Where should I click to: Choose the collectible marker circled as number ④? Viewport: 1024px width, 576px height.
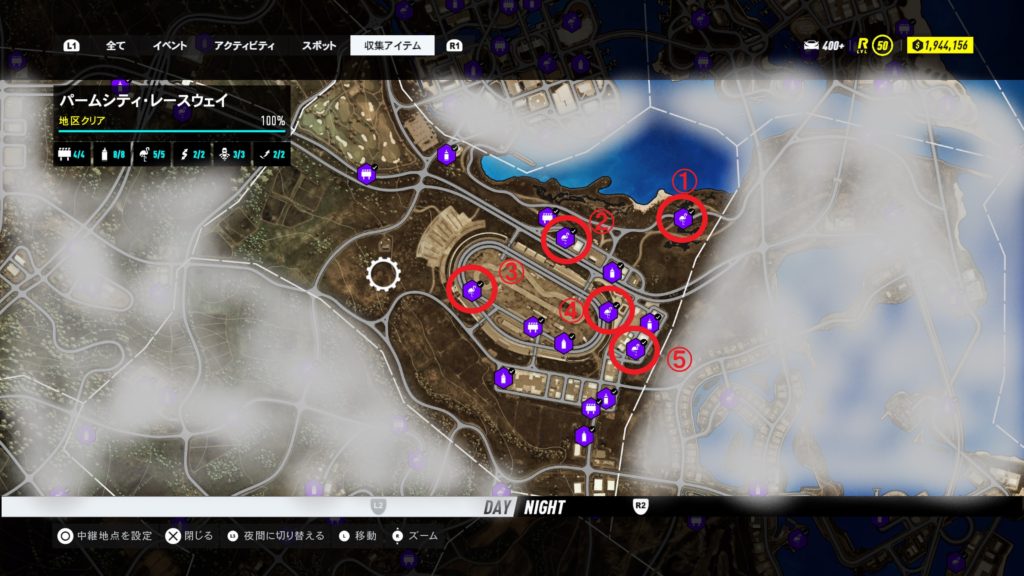(608, 311)
